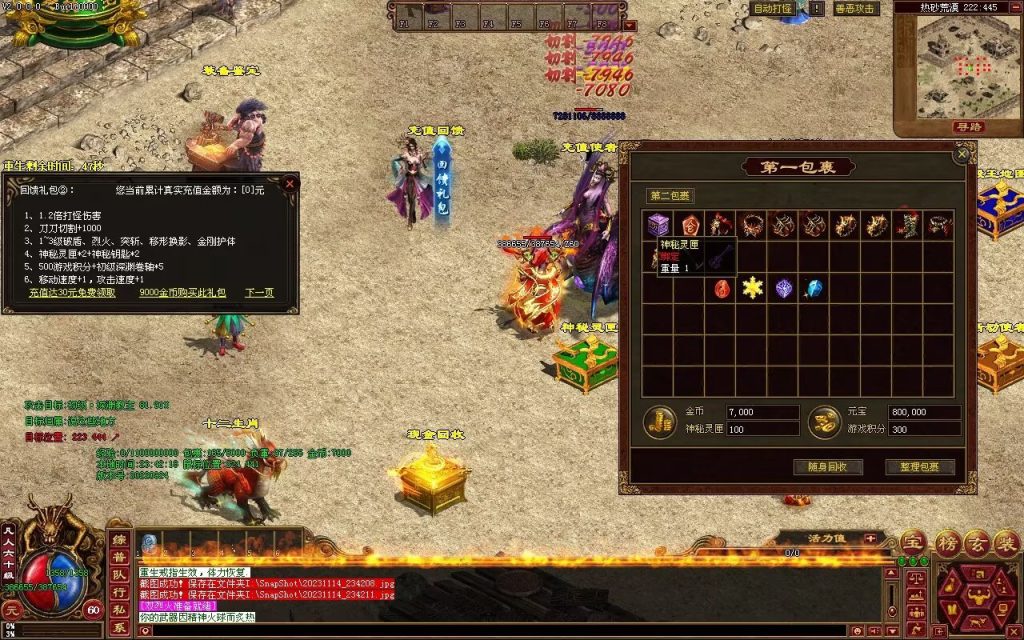1024x640 pixels.
Task: Select the yellow snowflake item in bag
Action: [x=751, y=288]
